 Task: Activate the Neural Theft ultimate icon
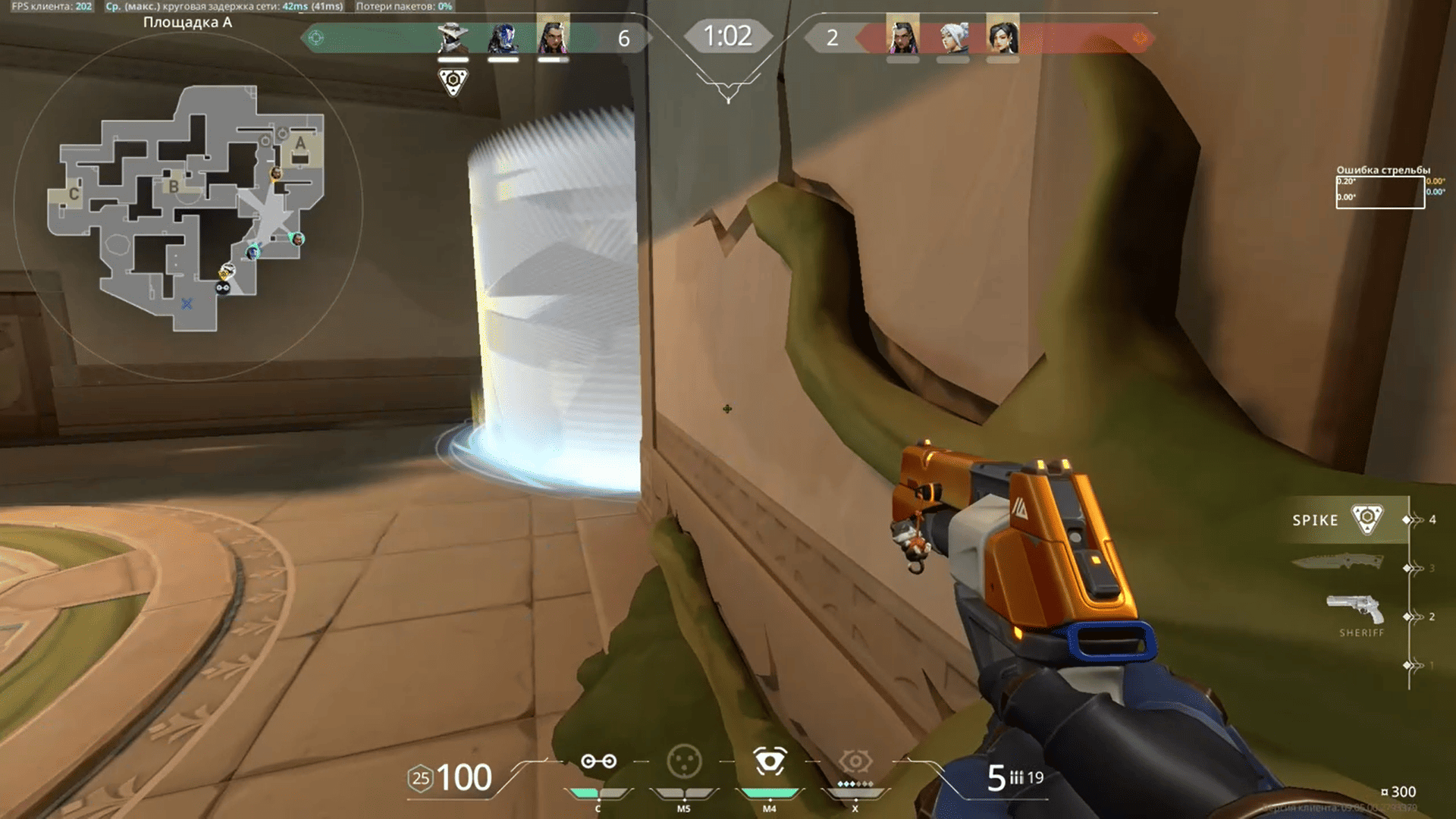click(x=855, y=761)
